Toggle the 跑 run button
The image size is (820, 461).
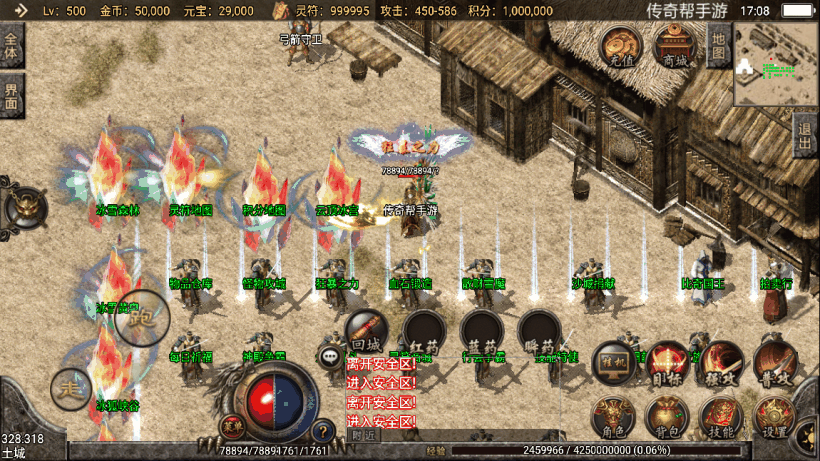[141, 319]
